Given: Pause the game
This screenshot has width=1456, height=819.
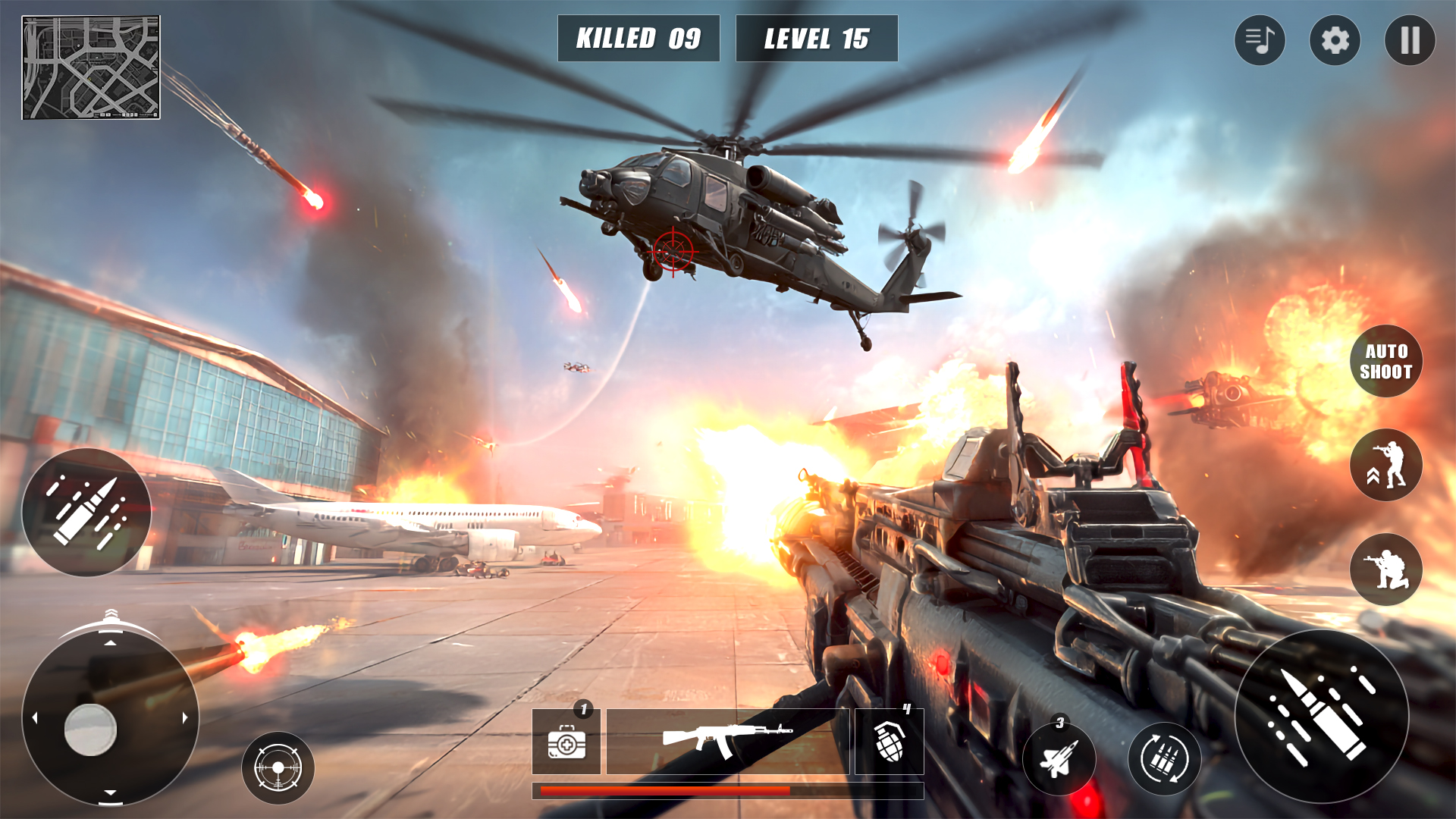Looking at the screenshot, I should 1410,40.
